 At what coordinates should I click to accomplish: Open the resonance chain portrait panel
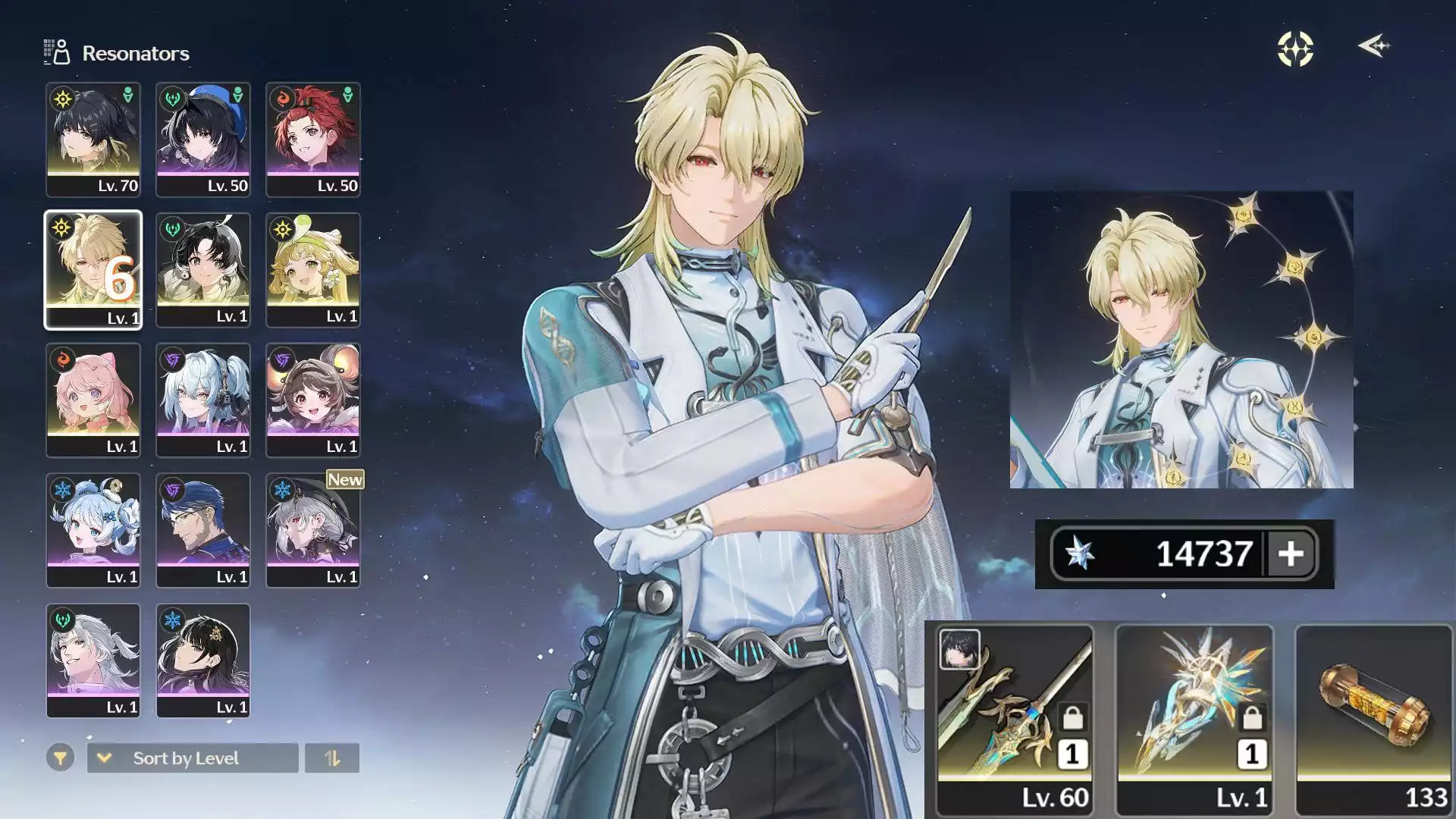coord(1181,339)
